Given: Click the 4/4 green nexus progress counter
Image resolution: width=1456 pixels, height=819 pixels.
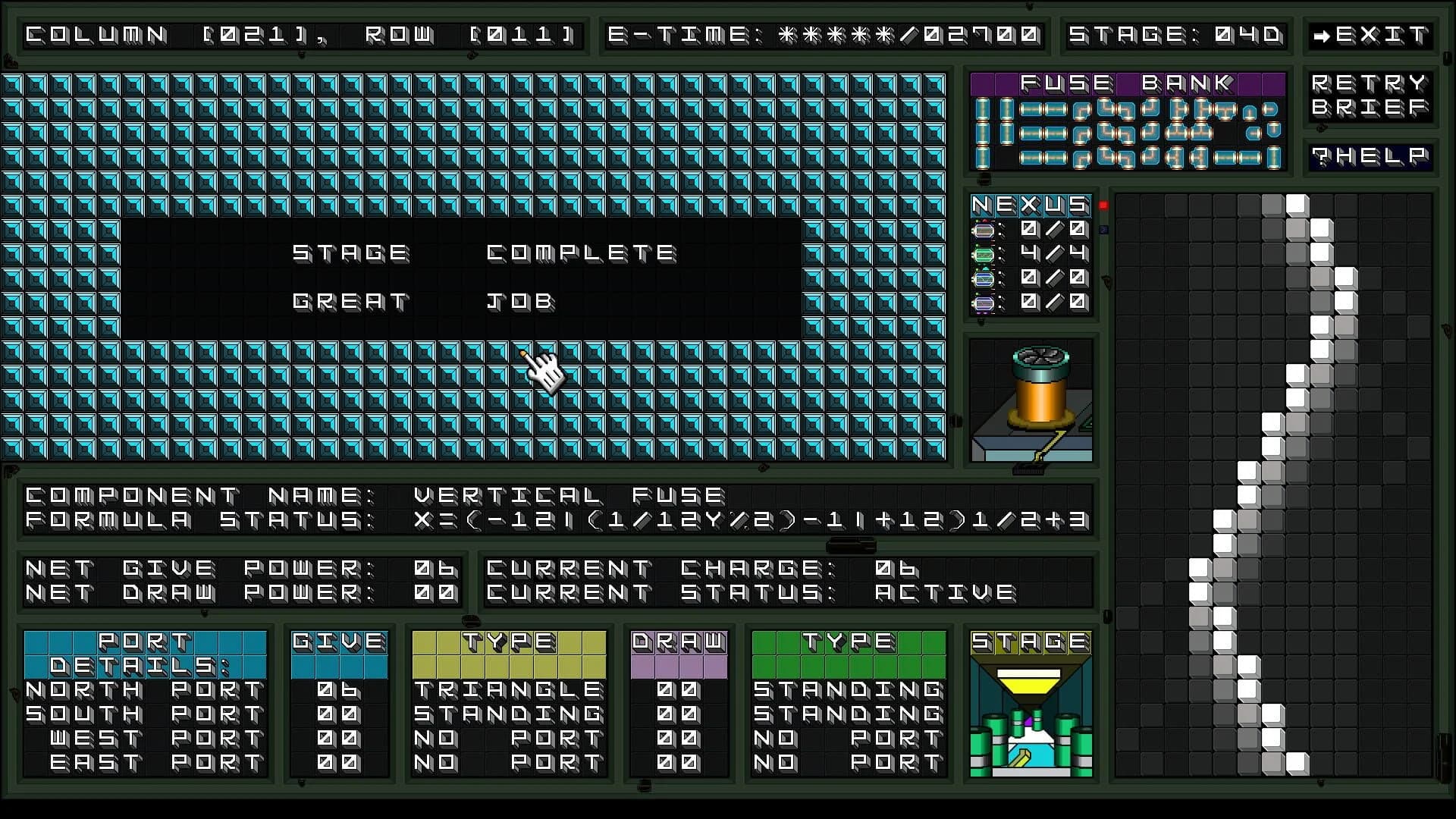Looking at the screenshot, I should tap(1052, 254).
